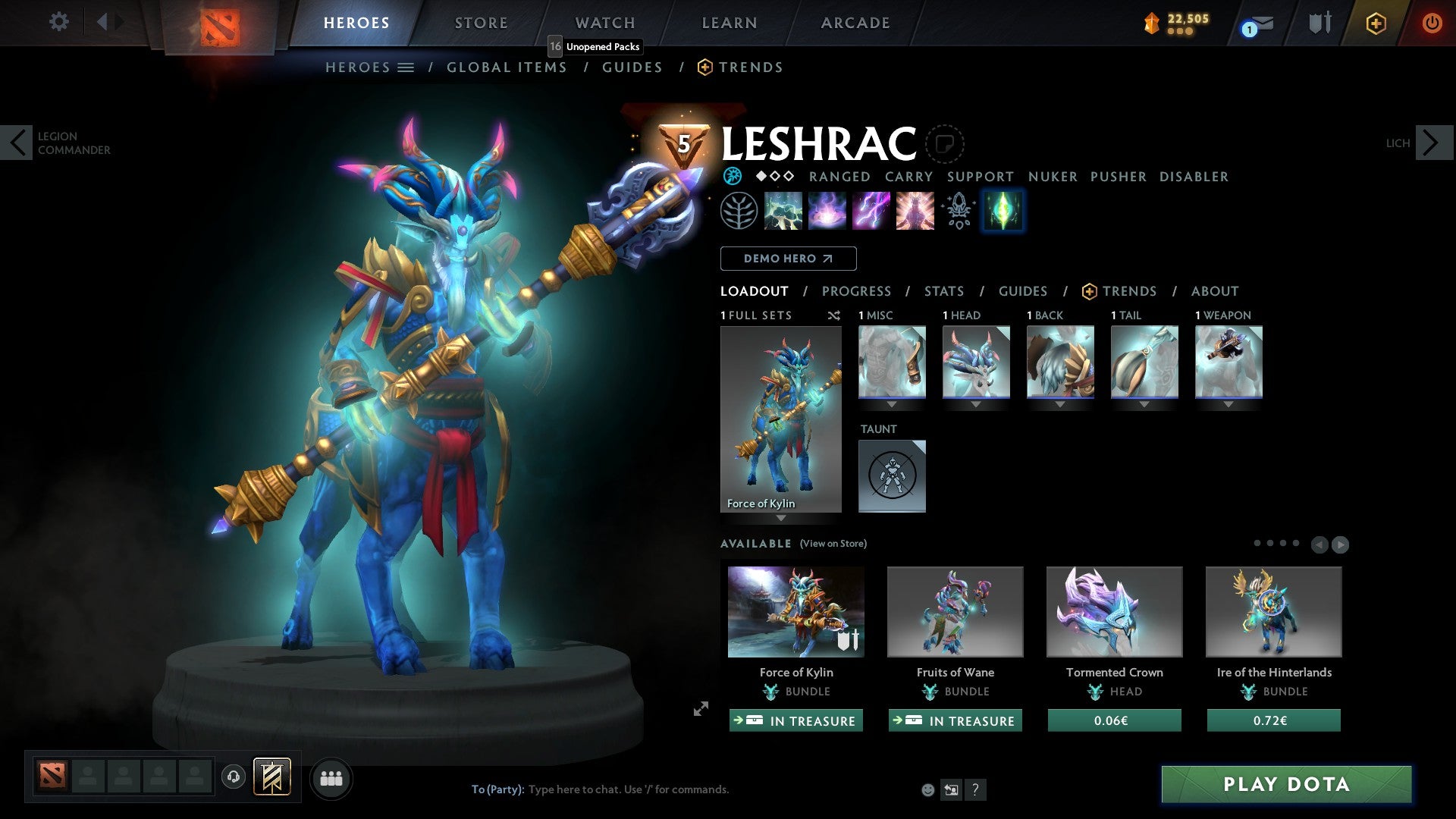Switch to the Progress tab

(x=857, y=291)
